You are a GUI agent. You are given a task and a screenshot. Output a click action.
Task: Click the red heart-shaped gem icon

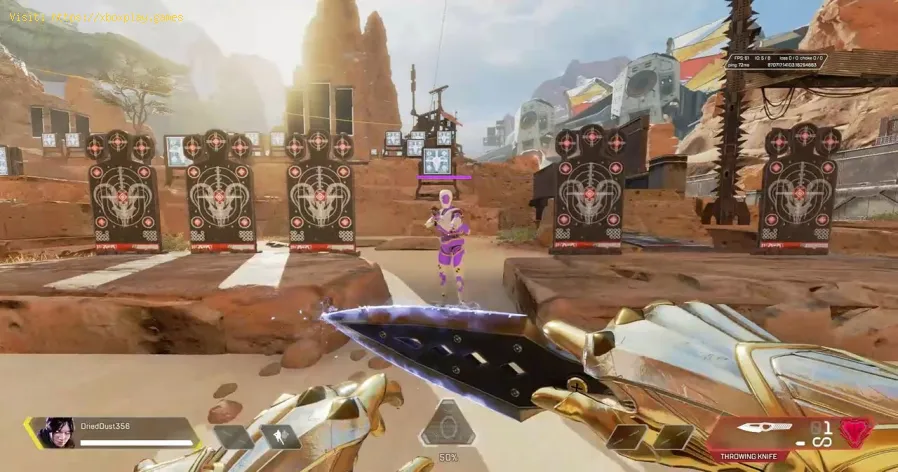coord(853,432)
